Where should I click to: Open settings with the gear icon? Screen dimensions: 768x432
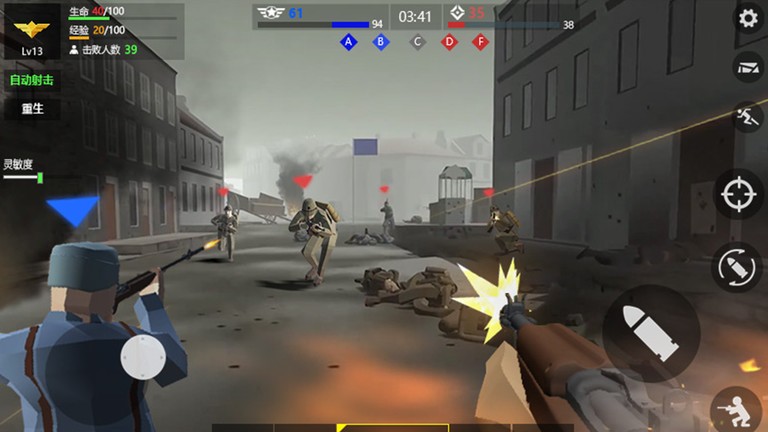coord(747,18)
